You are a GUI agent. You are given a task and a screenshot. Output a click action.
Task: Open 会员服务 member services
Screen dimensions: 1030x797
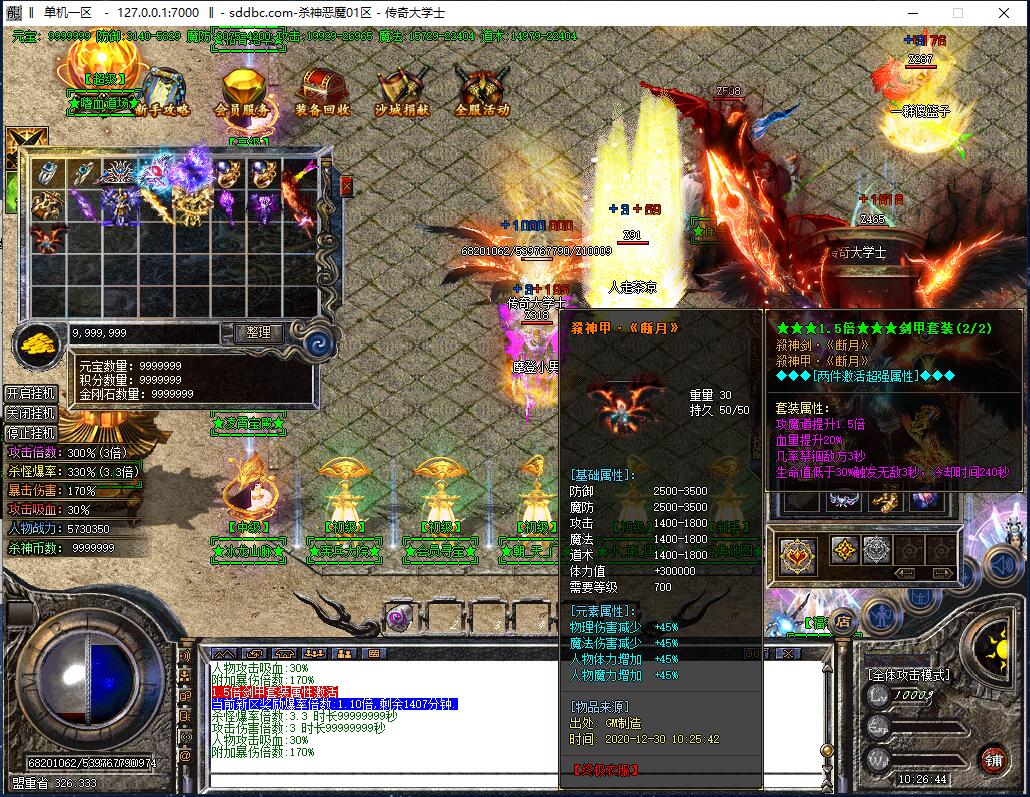pyautogui.click(x=241, y=92)
